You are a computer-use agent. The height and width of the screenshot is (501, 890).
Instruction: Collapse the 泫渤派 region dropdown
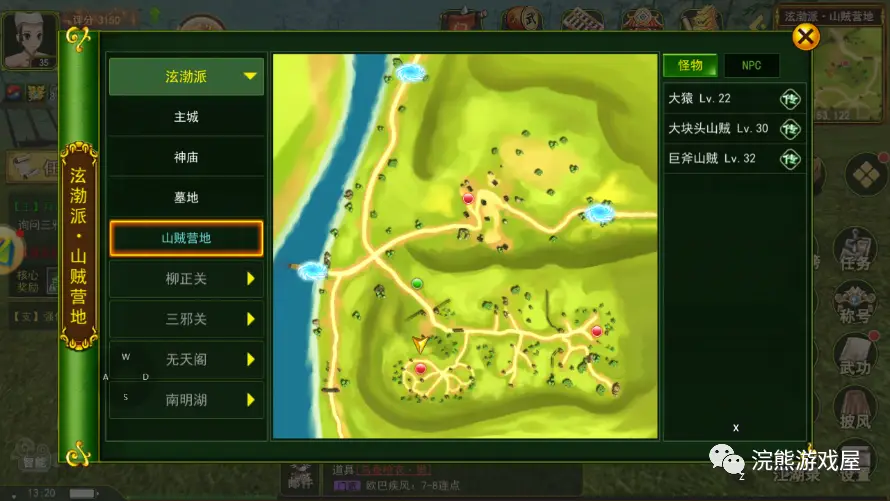[x=186, y=76]
